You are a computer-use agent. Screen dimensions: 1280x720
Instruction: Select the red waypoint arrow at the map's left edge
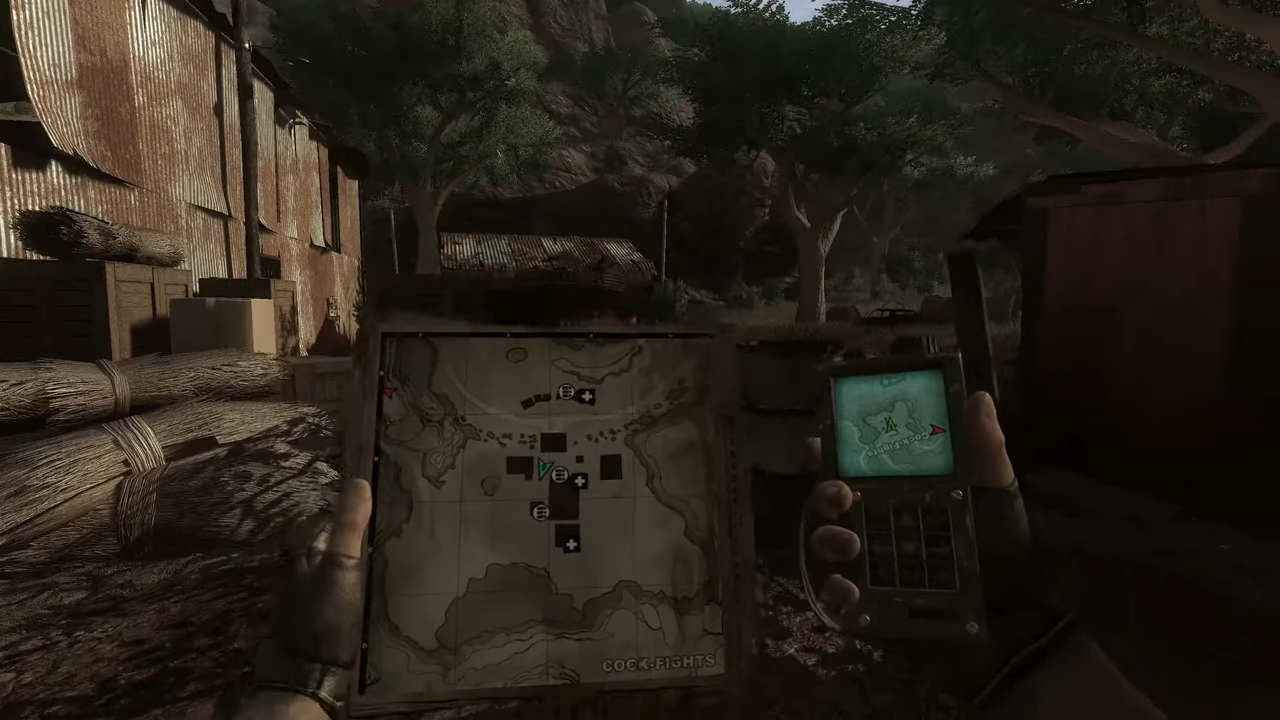pos(390,390)
